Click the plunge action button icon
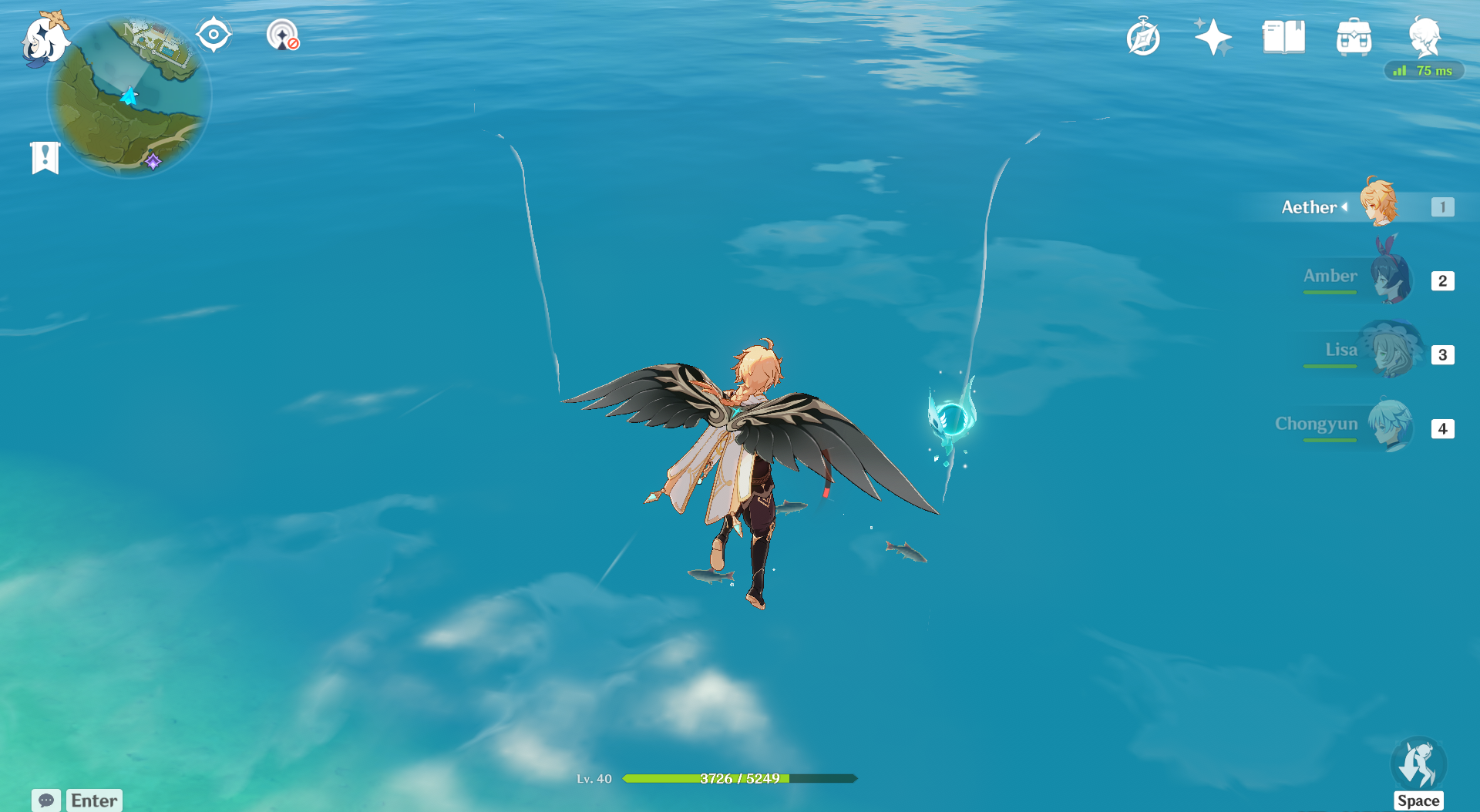The height and width of the screenshot is (812, 1480). (1418, 763)
